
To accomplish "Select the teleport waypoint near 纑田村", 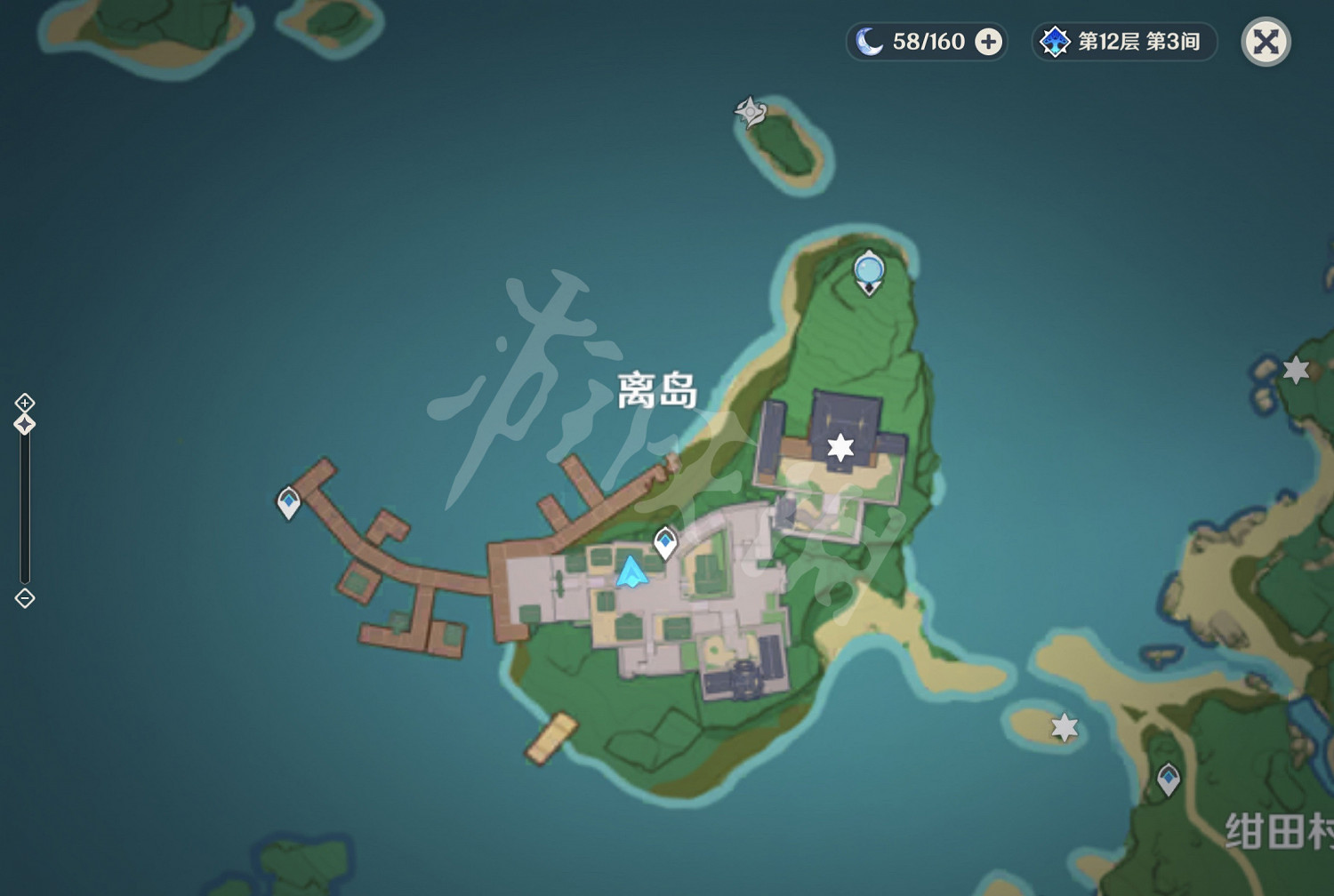I will (1167, 778).
